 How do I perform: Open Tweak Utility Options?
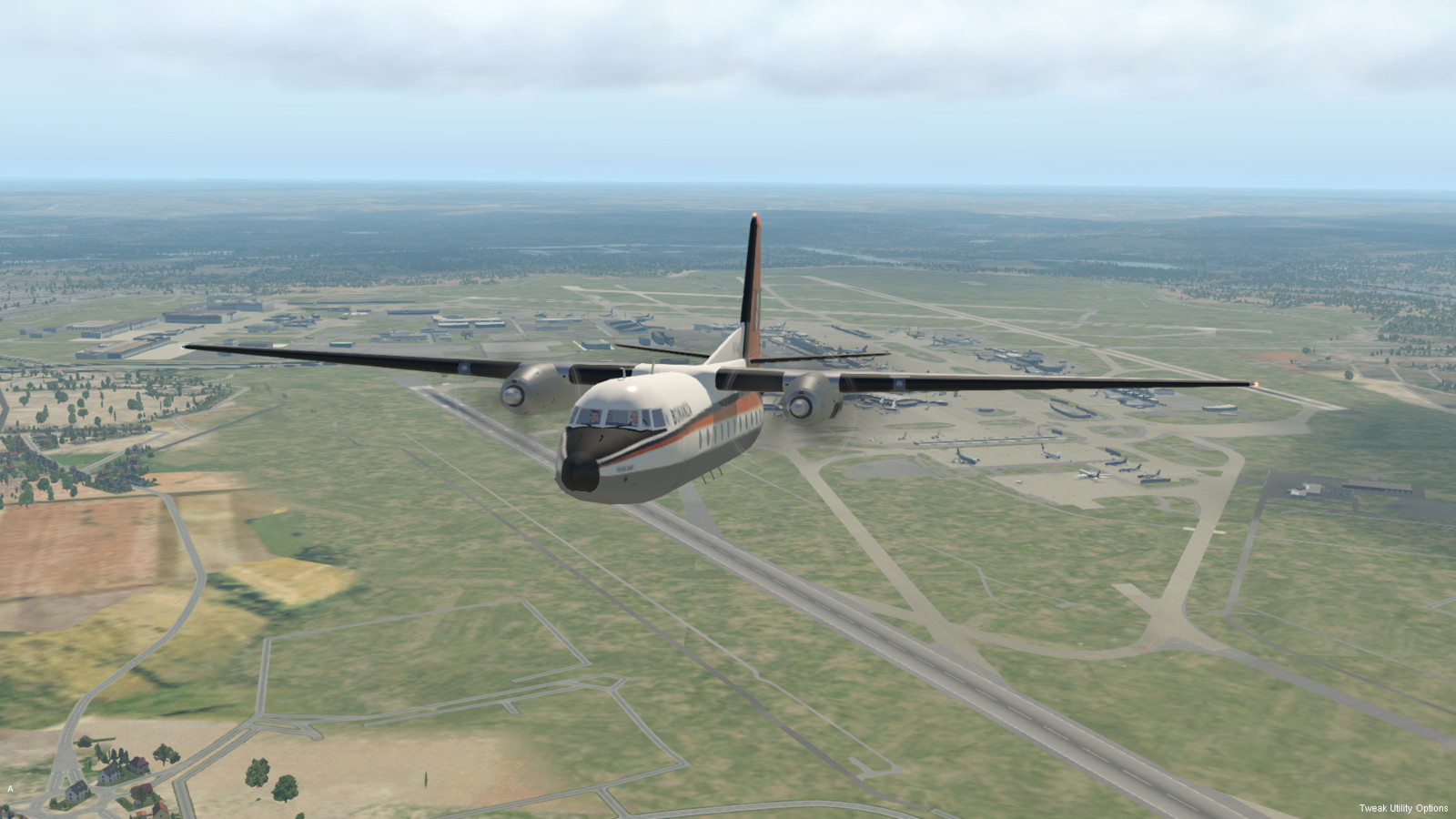point(1403,808)
